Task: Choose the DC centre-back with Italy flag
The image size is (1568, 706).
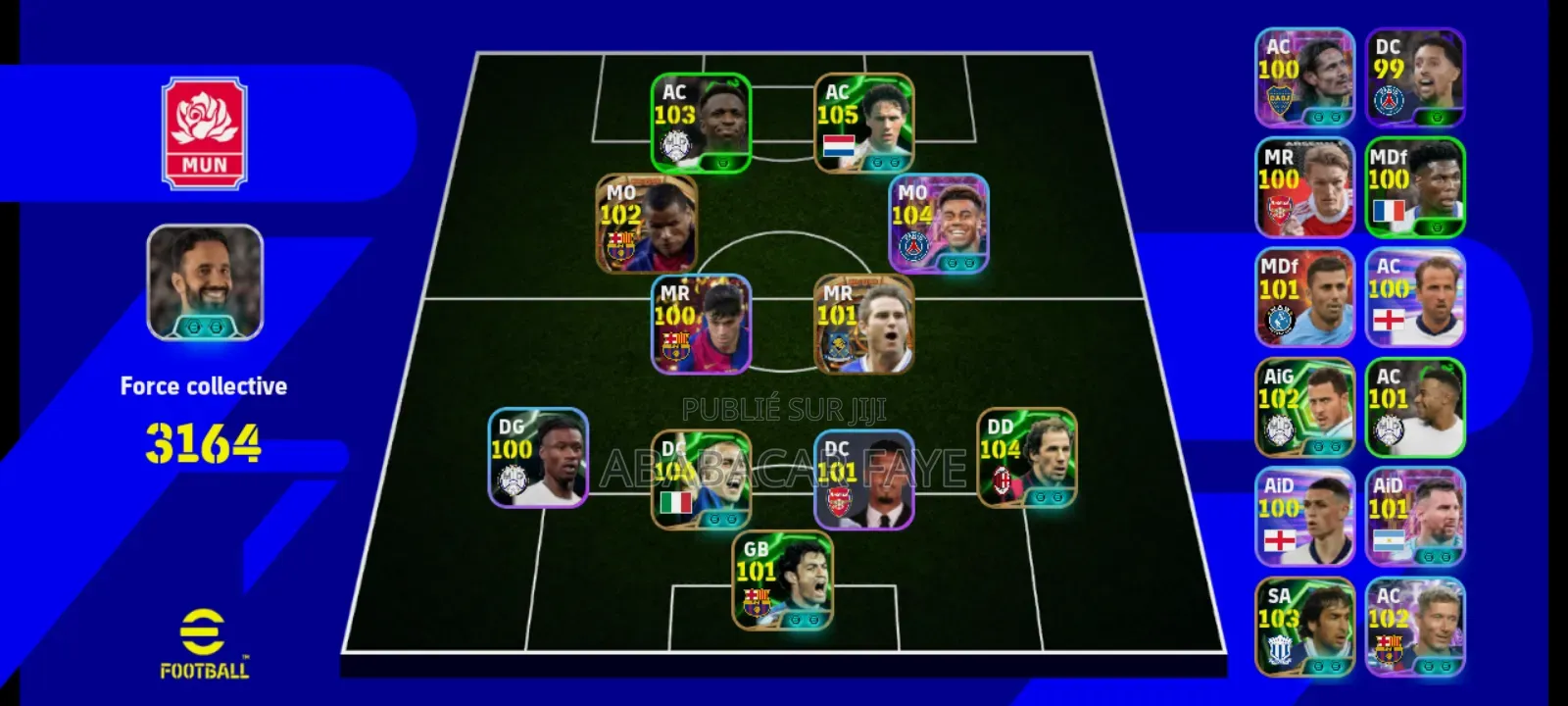Action: tap(701, 480)
